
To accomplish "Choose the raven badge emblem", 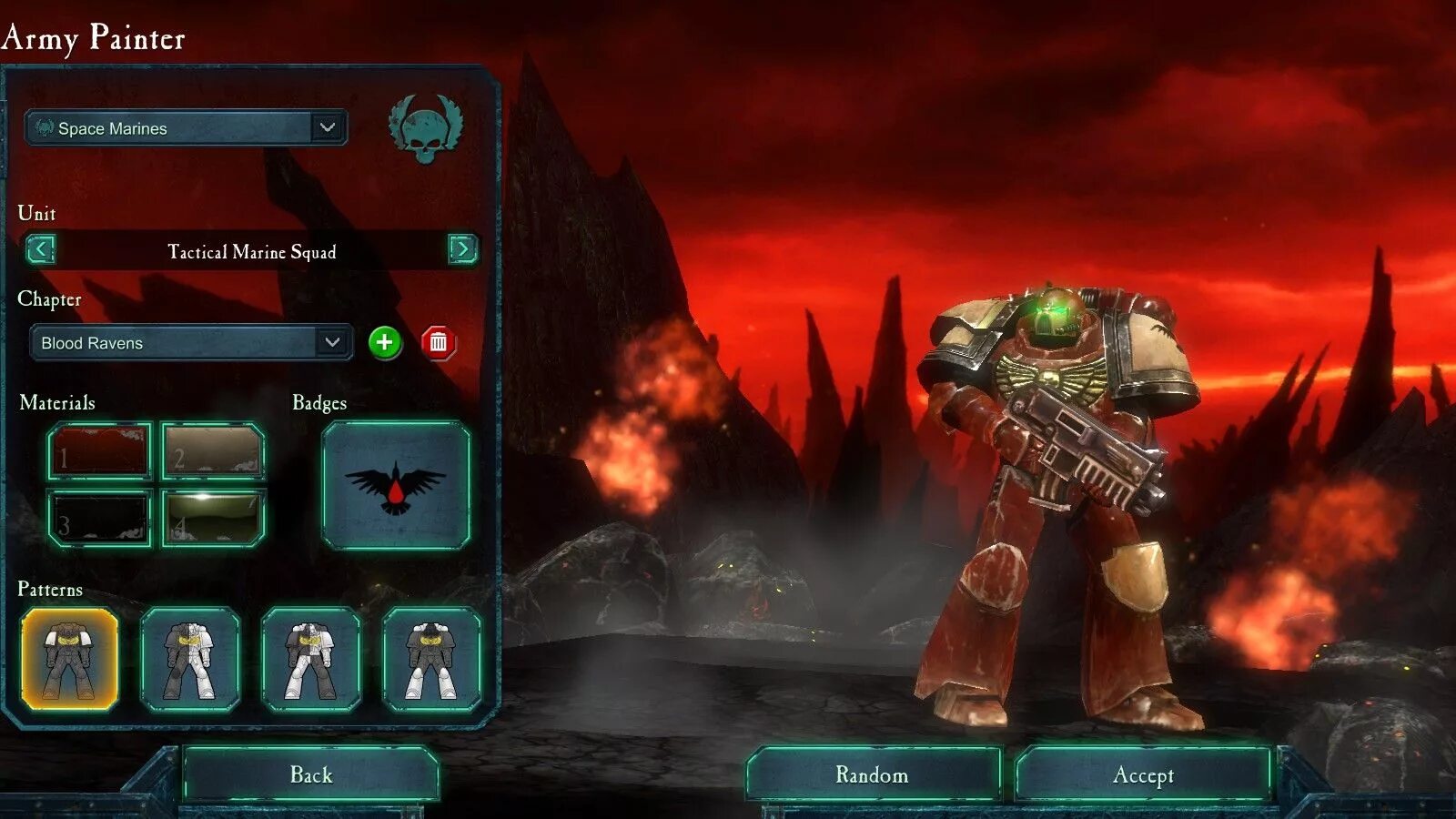I will (396, 485).
